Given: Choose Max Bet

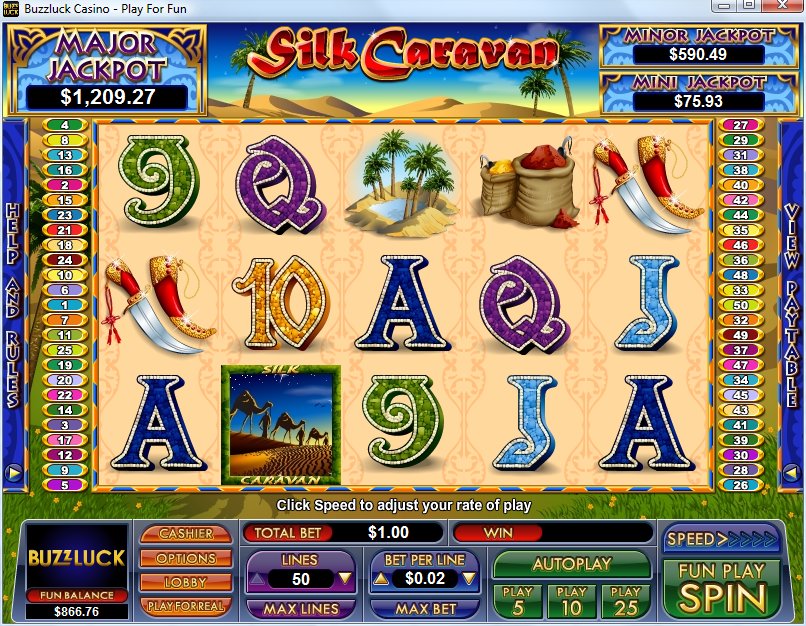Looking at the screenshot, I should (x=425, y=608).
